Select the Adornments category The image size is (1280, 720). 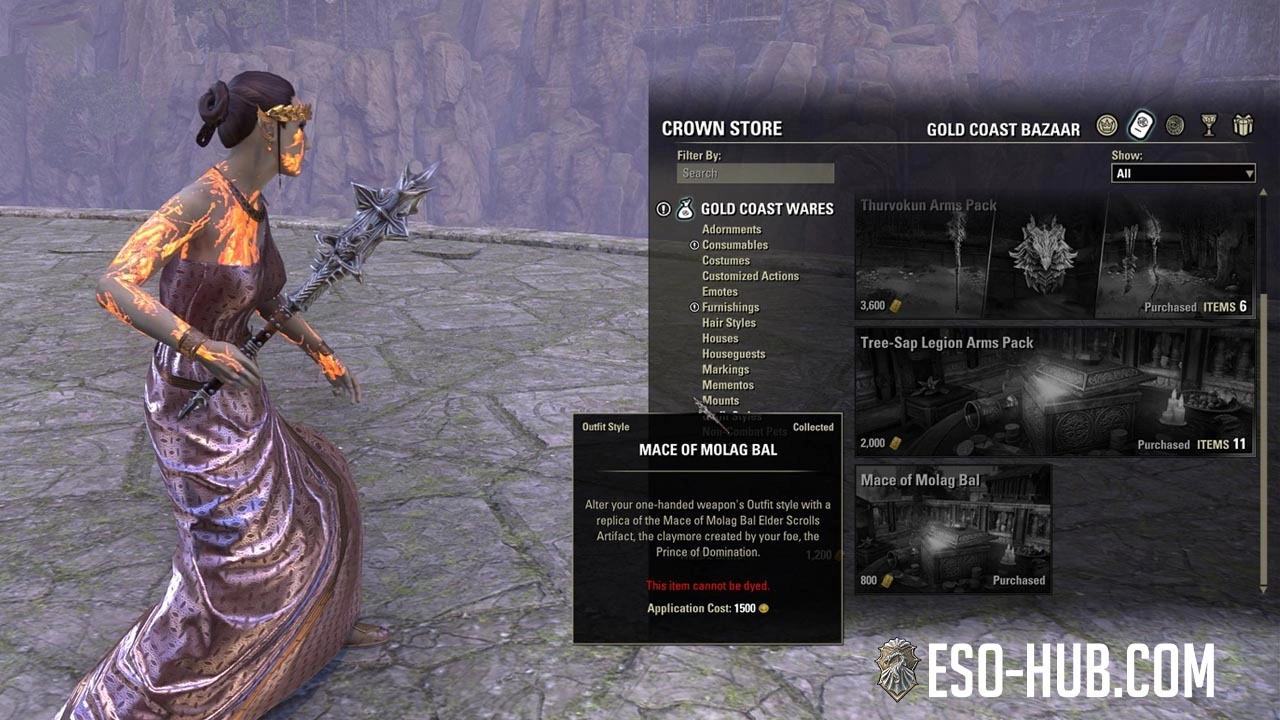[731, 229]
